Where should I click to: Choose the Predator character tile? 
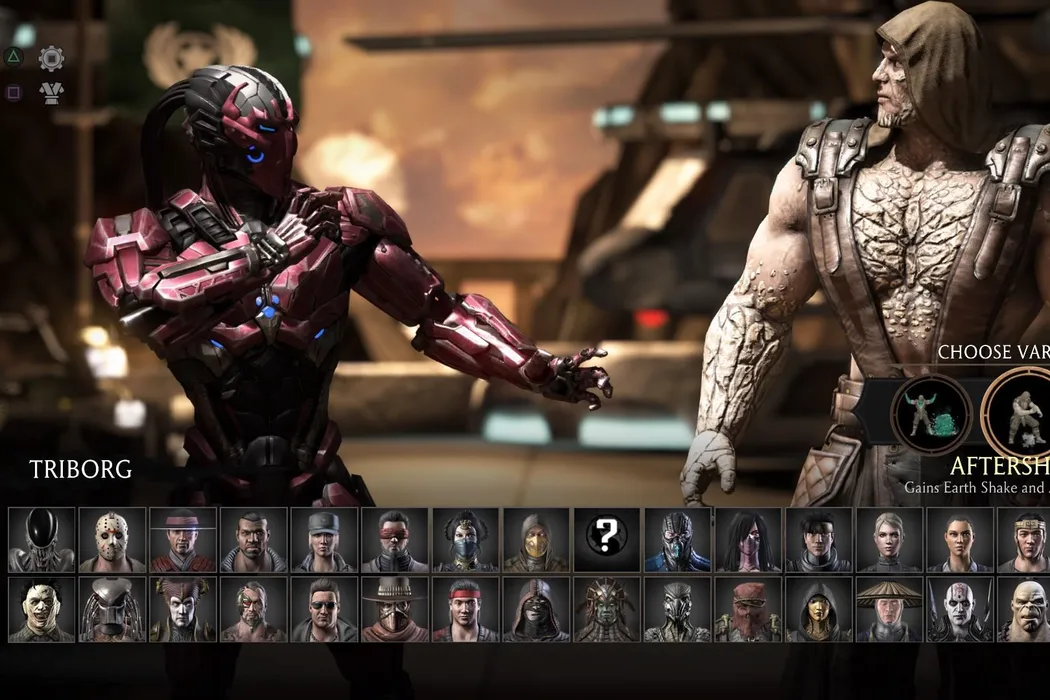(113, 610)
